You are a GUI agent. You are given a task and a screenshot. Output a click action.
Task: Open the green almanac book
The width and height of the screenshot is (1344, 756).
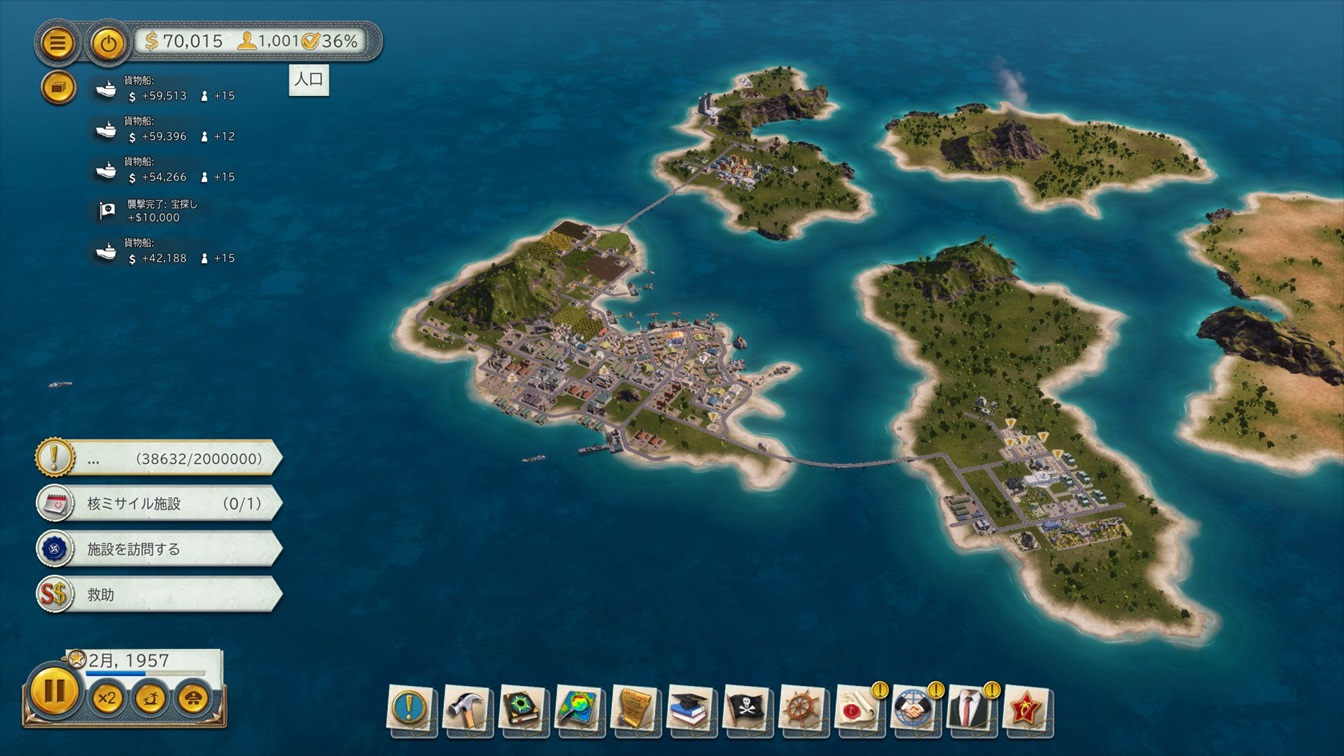pos(523,708)
